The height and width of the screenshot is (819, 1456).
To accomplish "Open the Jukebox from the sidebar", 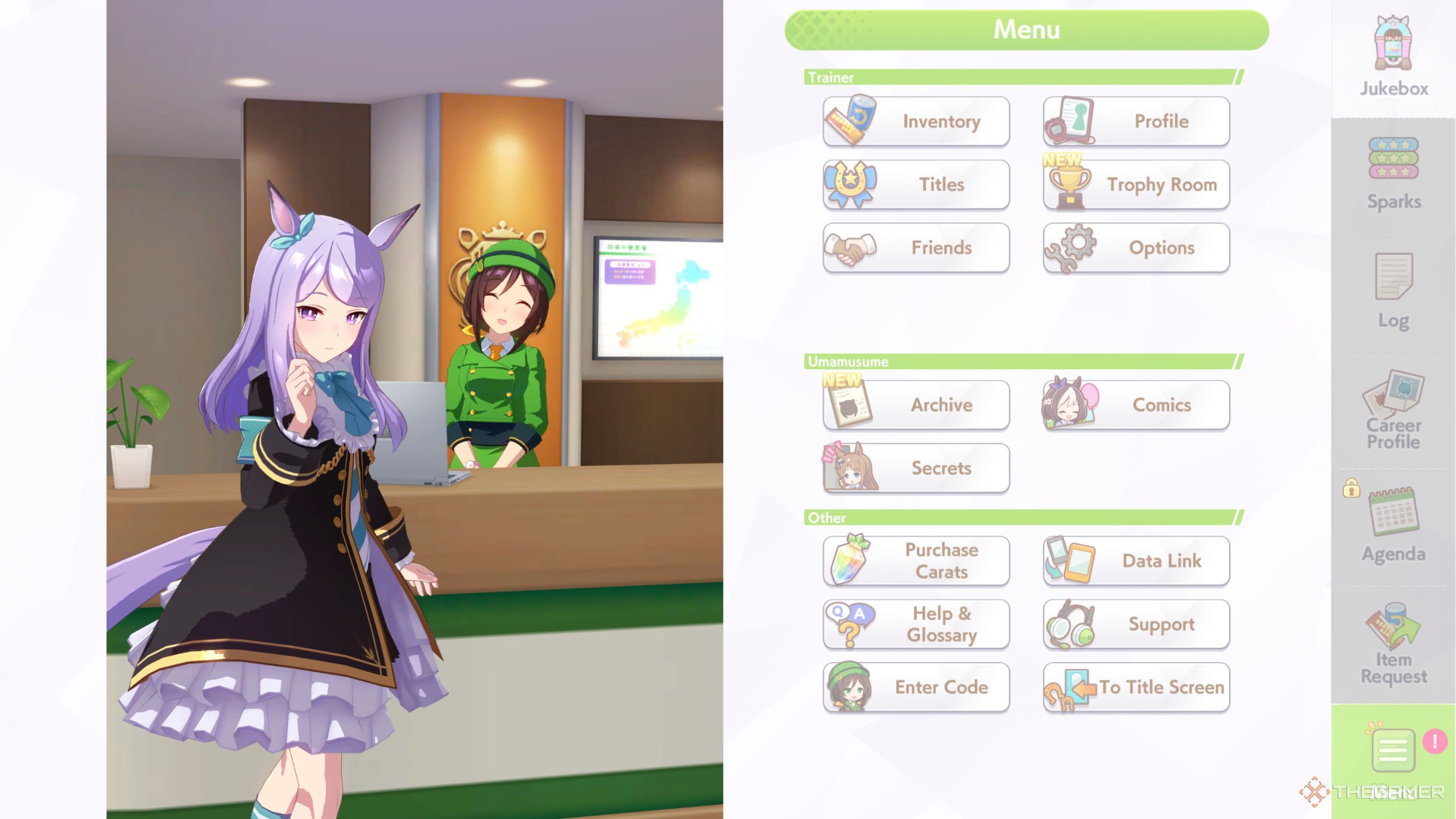I will coord(1393,57).
